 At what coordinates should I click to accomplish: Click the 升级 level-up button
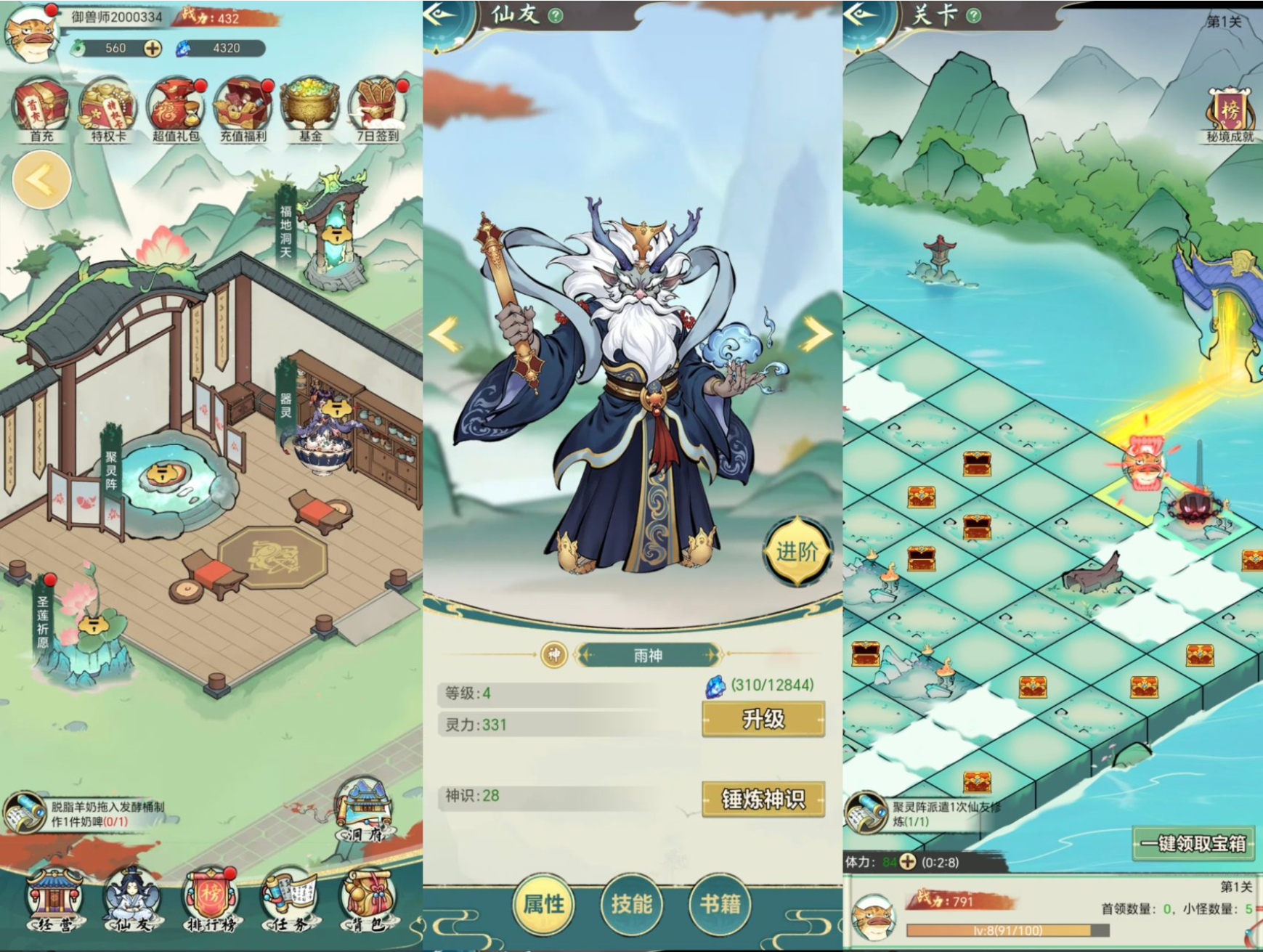tap(763, 719)
